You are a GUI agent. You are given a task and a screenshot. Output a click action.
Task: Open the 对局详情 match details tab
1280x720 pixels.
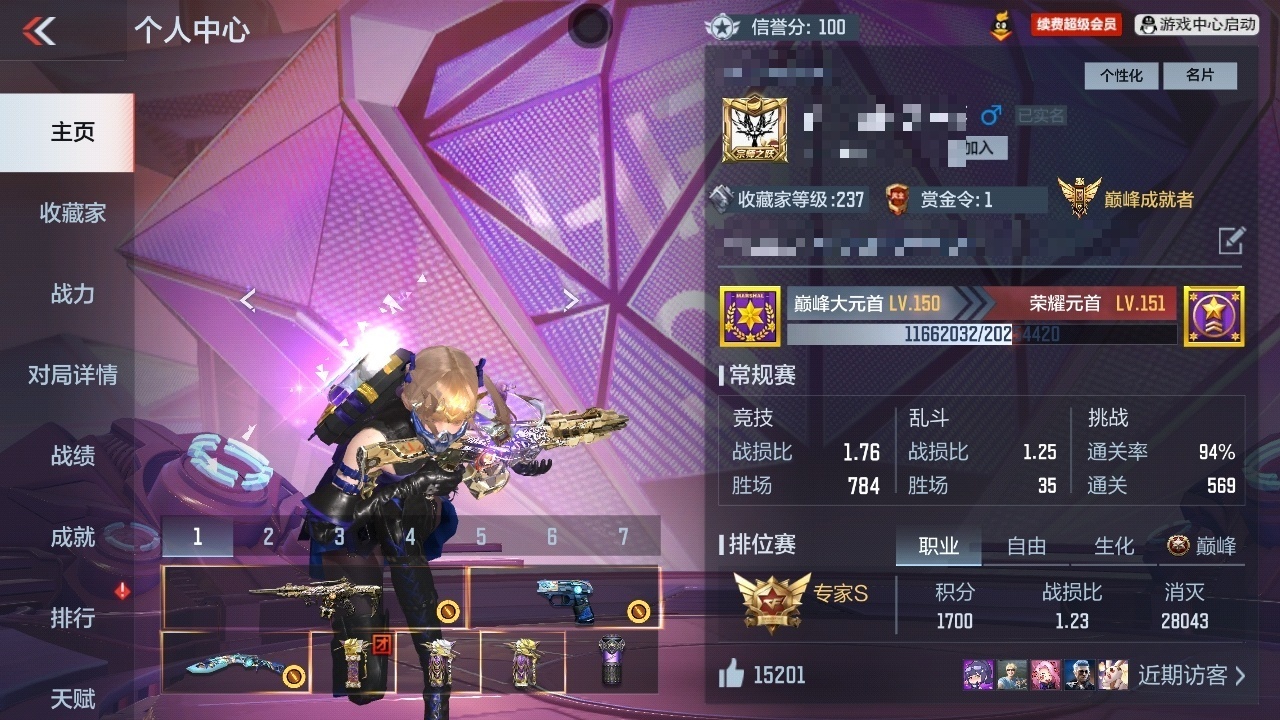tap(72, 375)
